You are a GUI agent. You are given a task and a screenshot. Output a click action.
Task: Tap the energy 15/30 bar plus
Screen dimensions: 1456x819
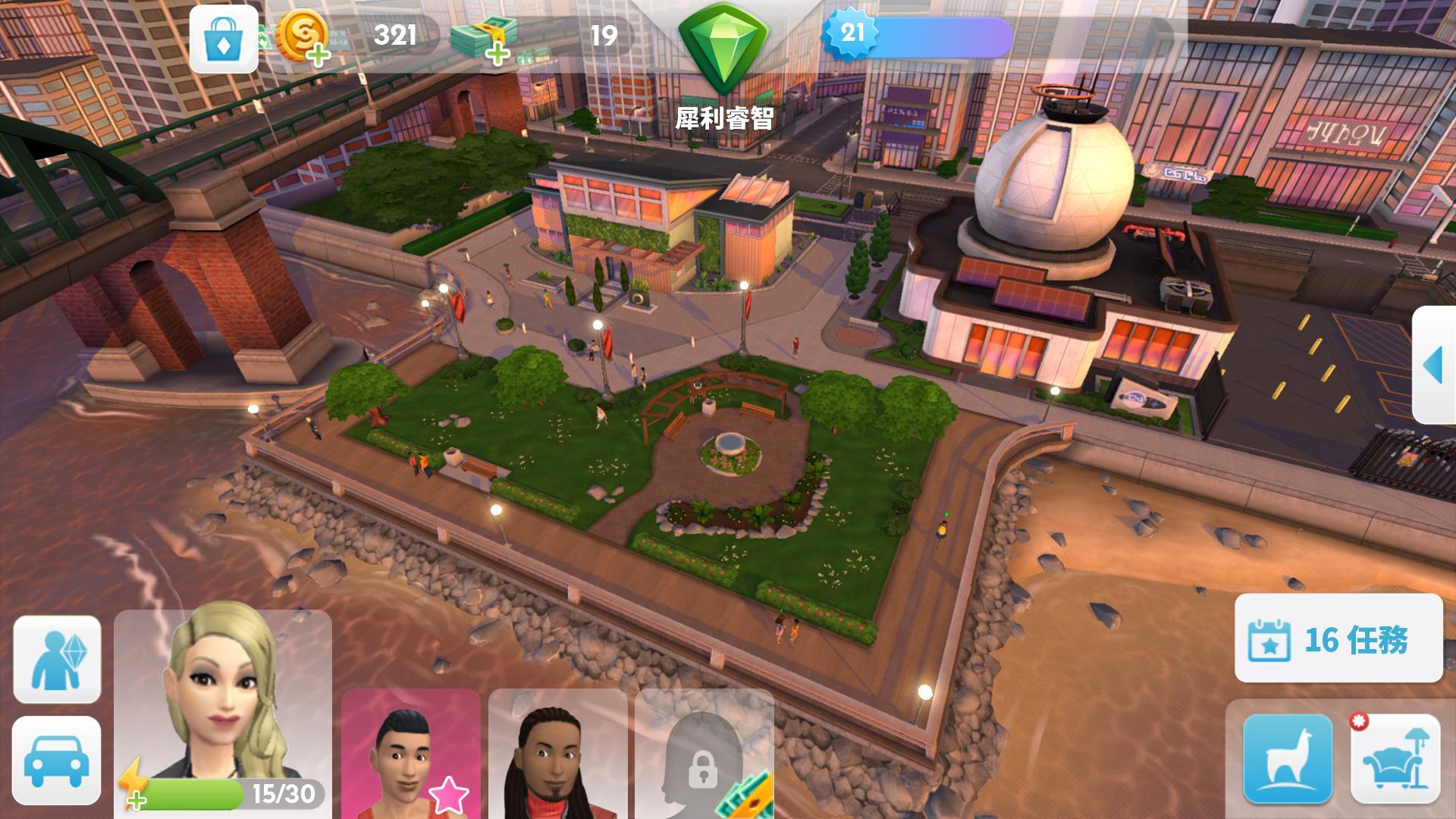[135, 798]
